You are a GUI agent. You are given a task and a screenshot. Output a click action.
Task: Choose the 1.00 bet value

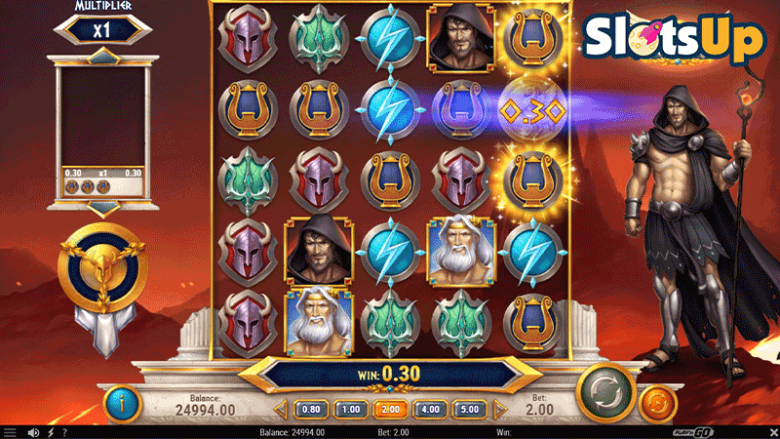tap(349, 409)
